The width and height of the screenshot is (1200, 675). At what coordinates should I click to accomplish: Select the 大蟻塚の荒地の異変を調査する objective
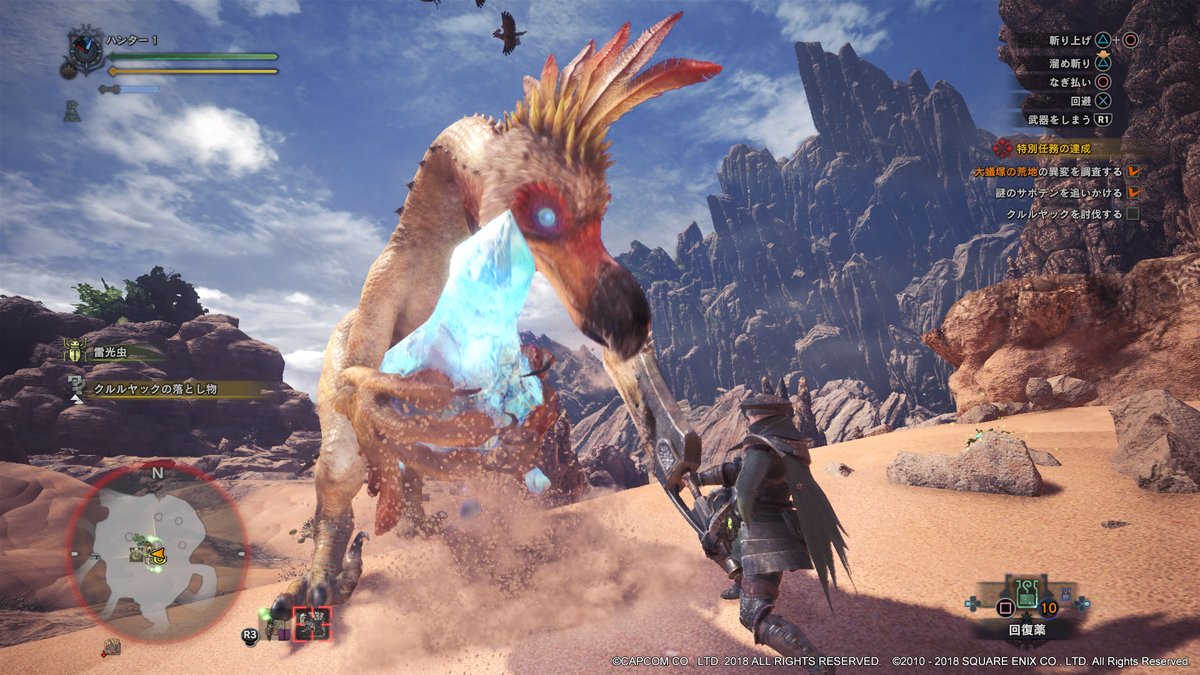[1048, 172]
